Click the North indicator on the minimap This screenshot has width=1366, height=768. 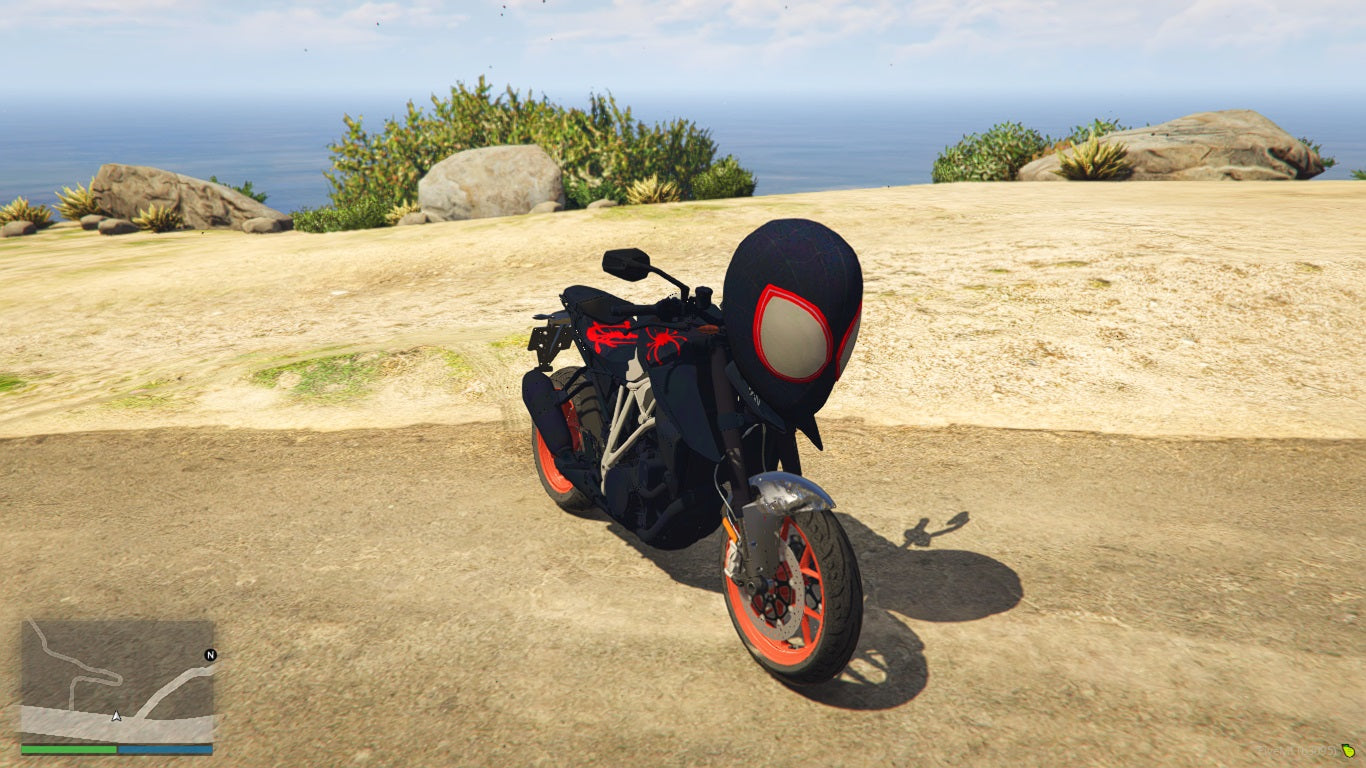208,657
